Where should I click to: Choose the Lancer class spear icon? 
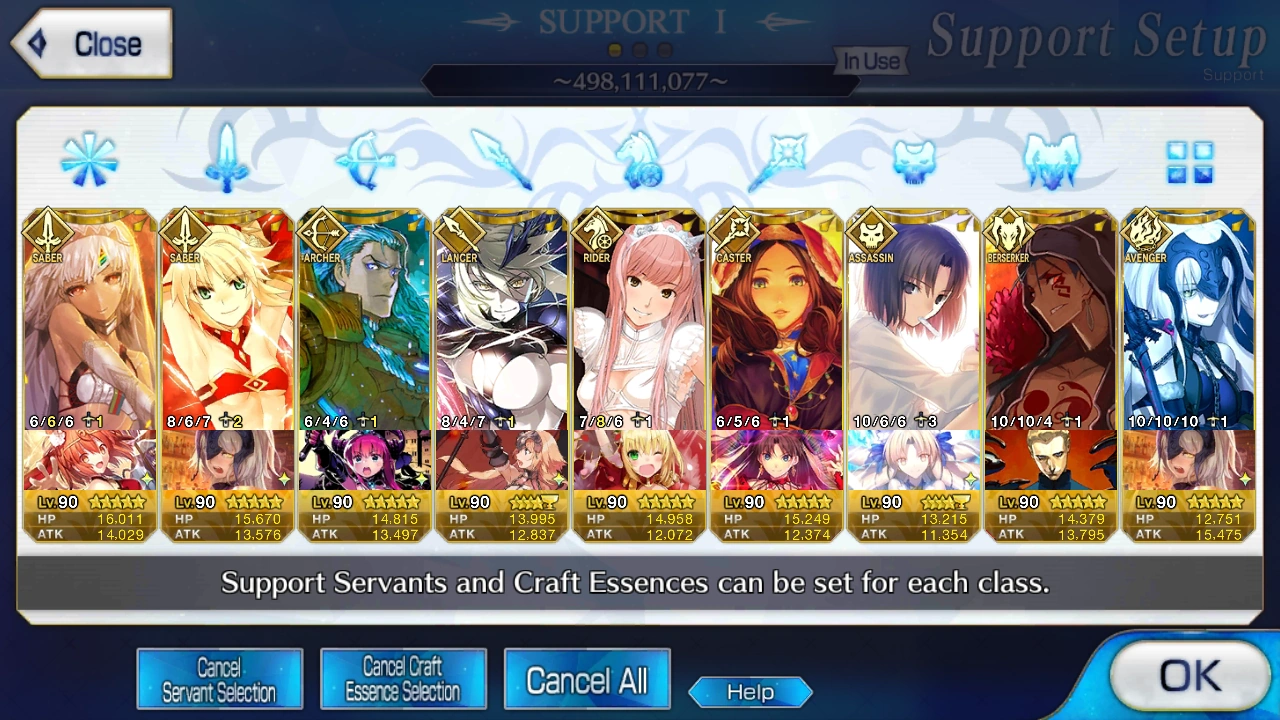pyautogui.click(x=502, y=160)
